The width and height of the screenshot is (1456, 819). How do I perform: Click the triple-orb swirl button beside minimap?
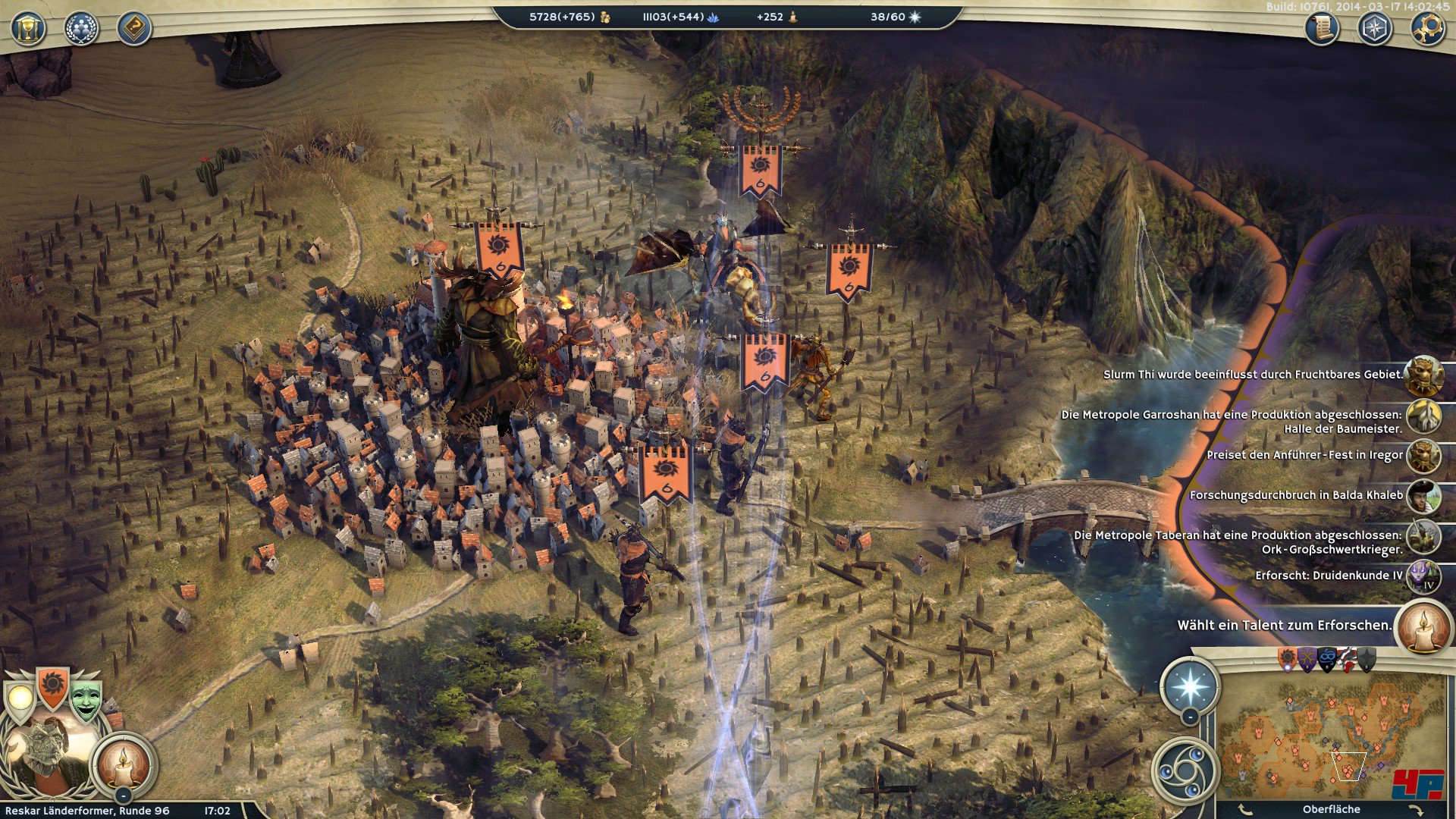[x=1184, y=770]
